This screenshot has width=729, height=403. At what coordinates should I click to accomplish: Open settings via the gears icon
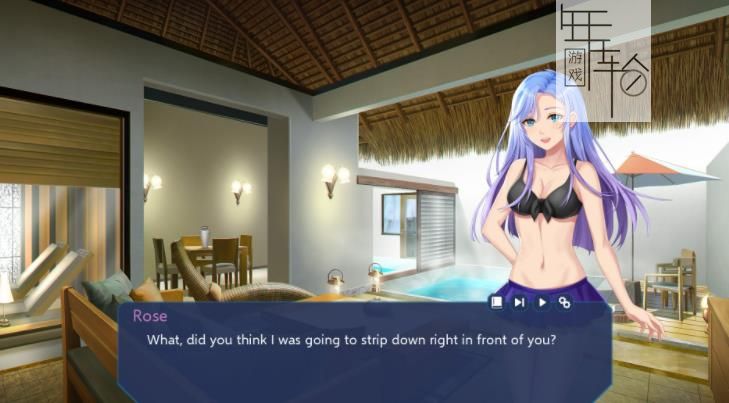tap(565, 301)
